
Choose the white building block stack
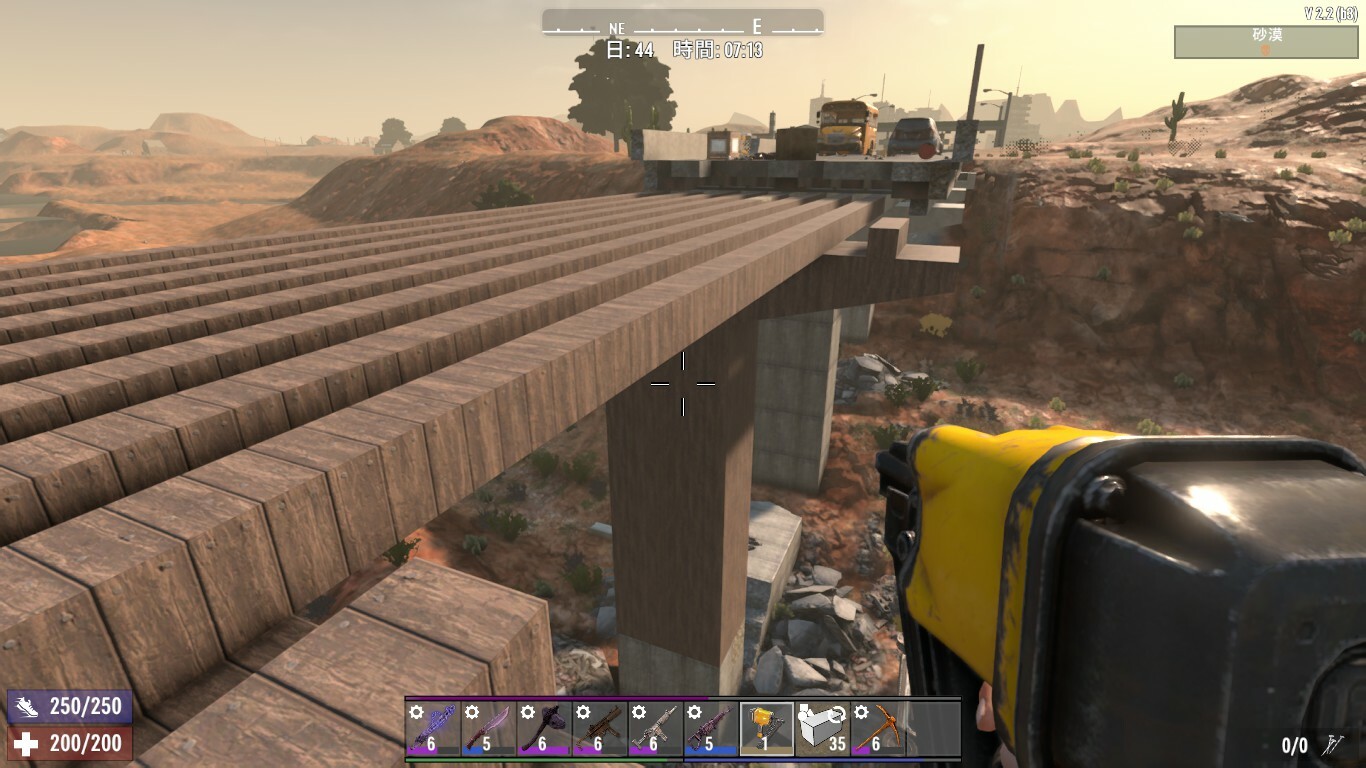click(x=822, y=728)
